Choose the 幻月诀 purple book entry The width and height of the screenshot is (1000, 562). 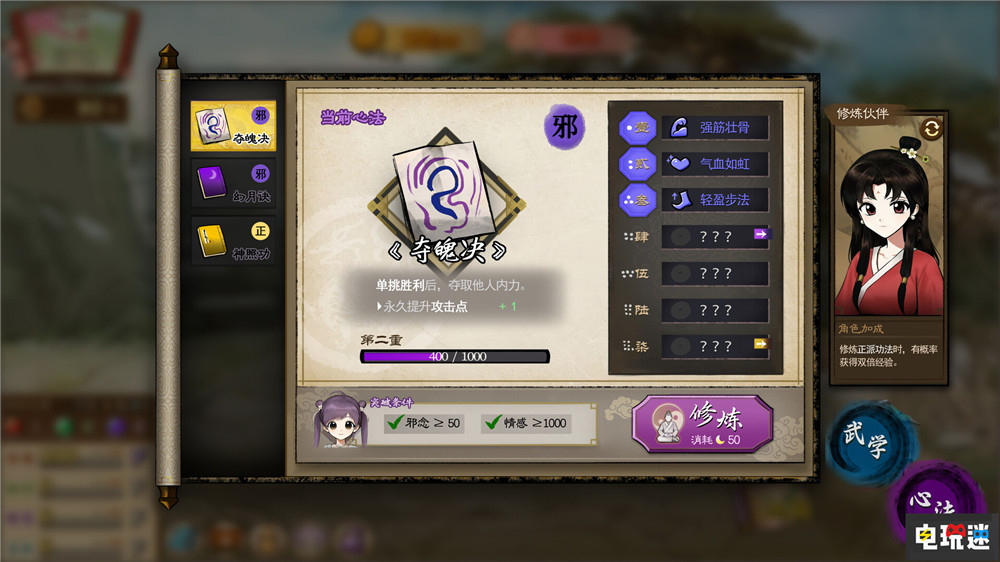(x=233, y=185)
